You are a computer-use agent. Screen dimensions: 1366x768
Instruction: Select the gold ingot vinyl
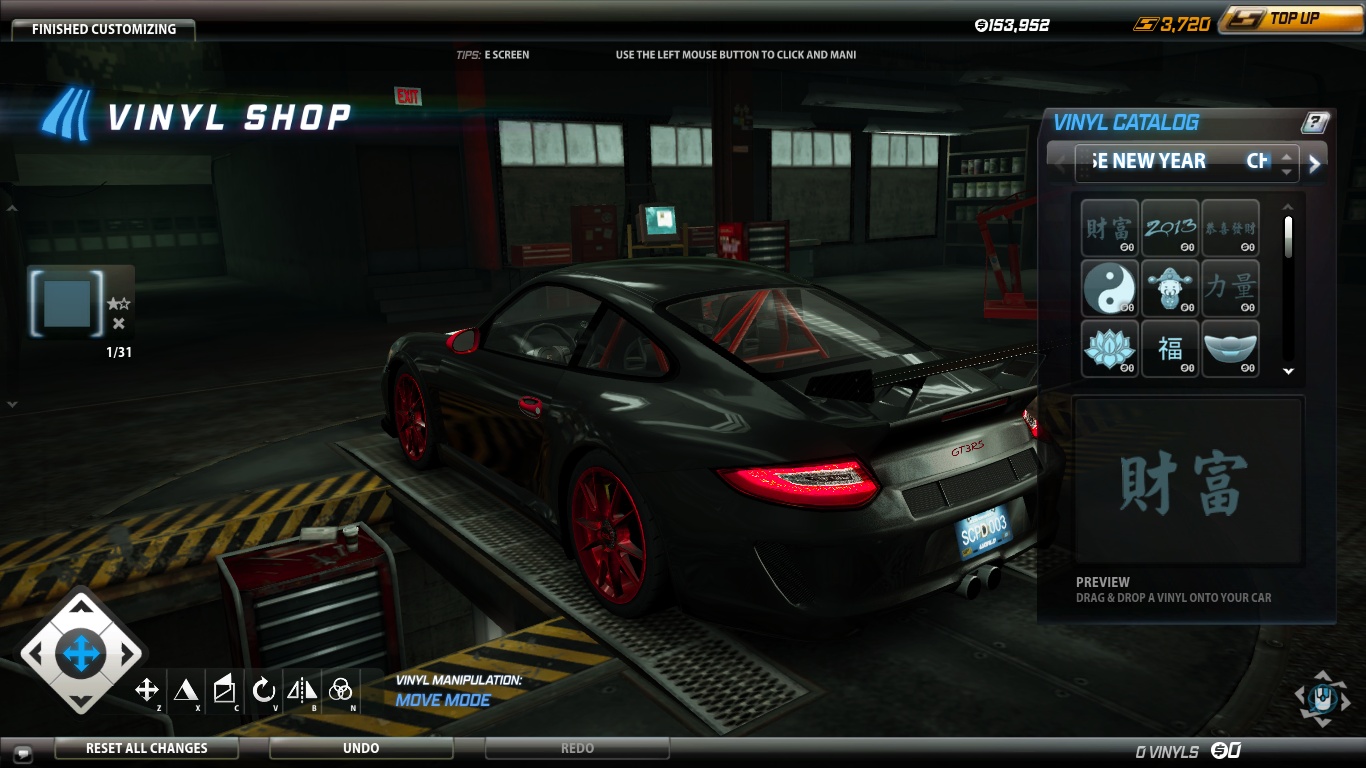pos(1230,349)
